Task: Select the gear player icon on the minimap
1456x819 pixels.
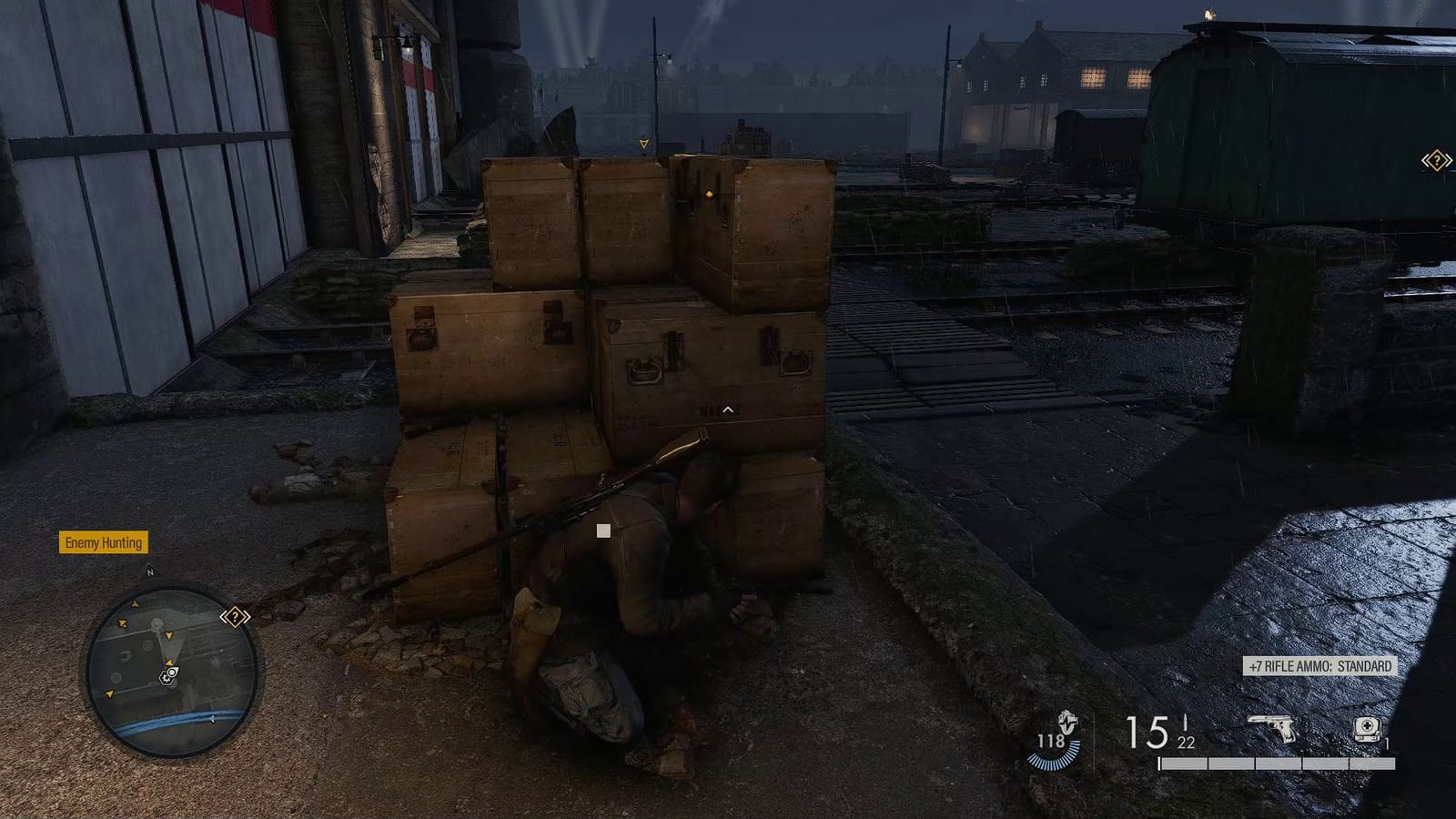Action: pos(167,678)
